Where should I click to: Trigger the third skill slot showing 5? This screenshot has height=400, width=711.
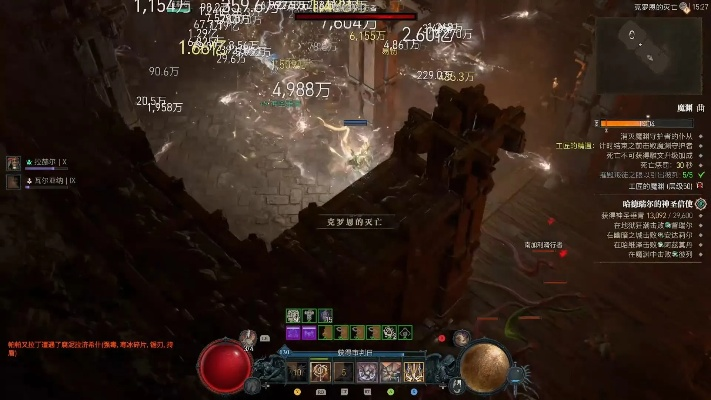pyautogui.click(x=343, y=372)
